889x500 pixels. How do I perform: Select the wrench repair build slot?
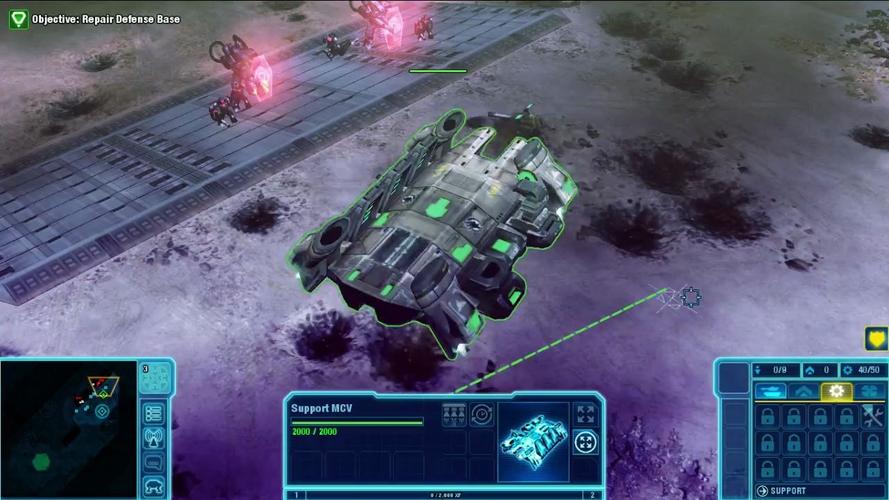(872, 417)
